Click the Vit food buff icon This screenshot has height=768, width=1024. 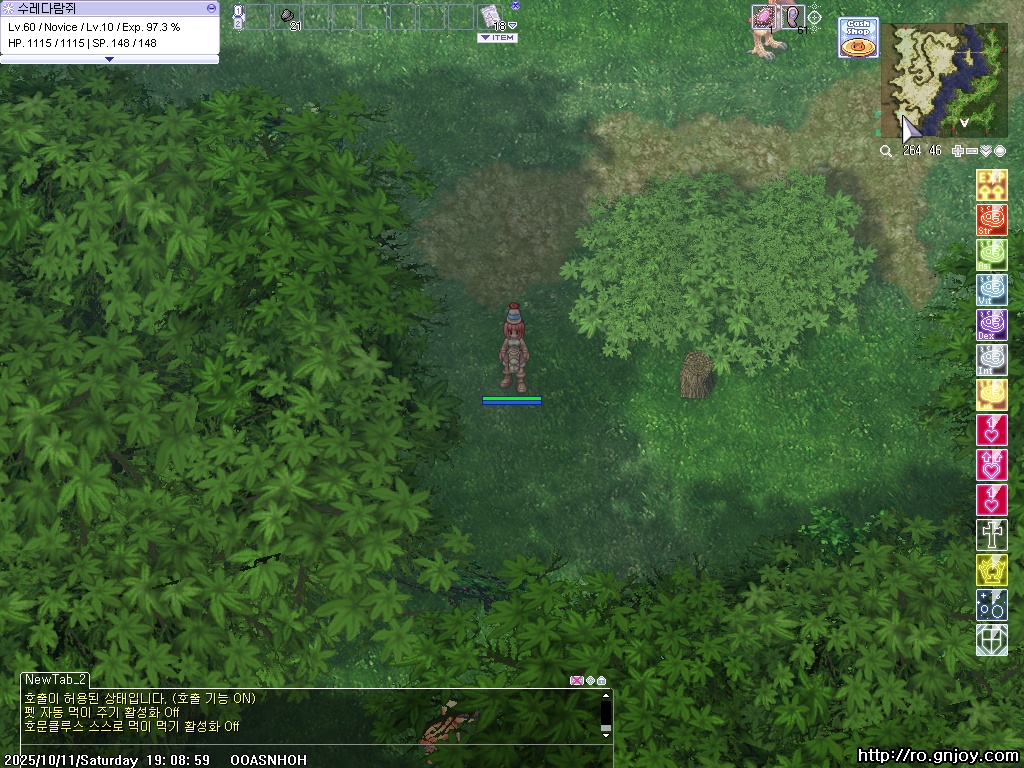[x=991, y=290]
